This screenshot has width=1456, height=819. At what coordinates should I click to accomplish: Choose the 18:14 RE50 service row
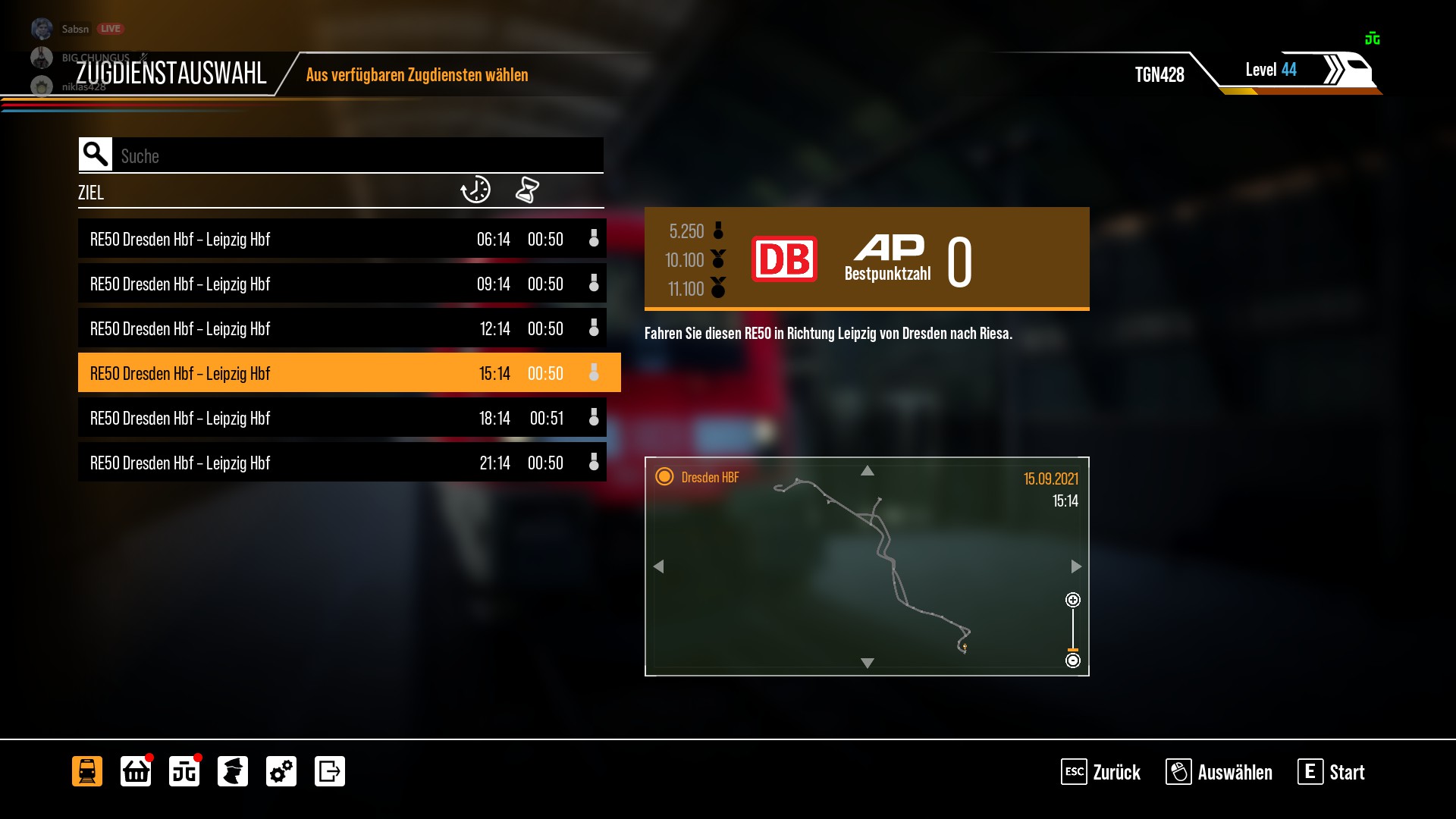click(x=341, y=418)
